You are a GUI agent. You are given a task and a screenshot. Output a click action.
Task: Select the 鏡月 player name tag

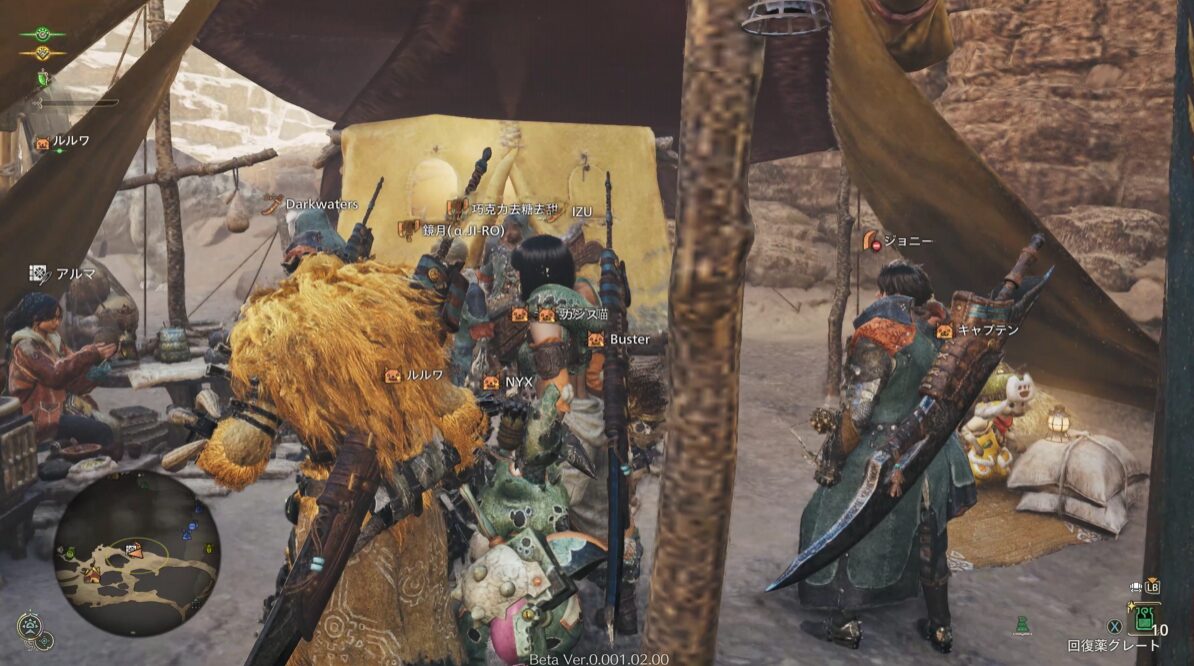[x=462, y=230]
